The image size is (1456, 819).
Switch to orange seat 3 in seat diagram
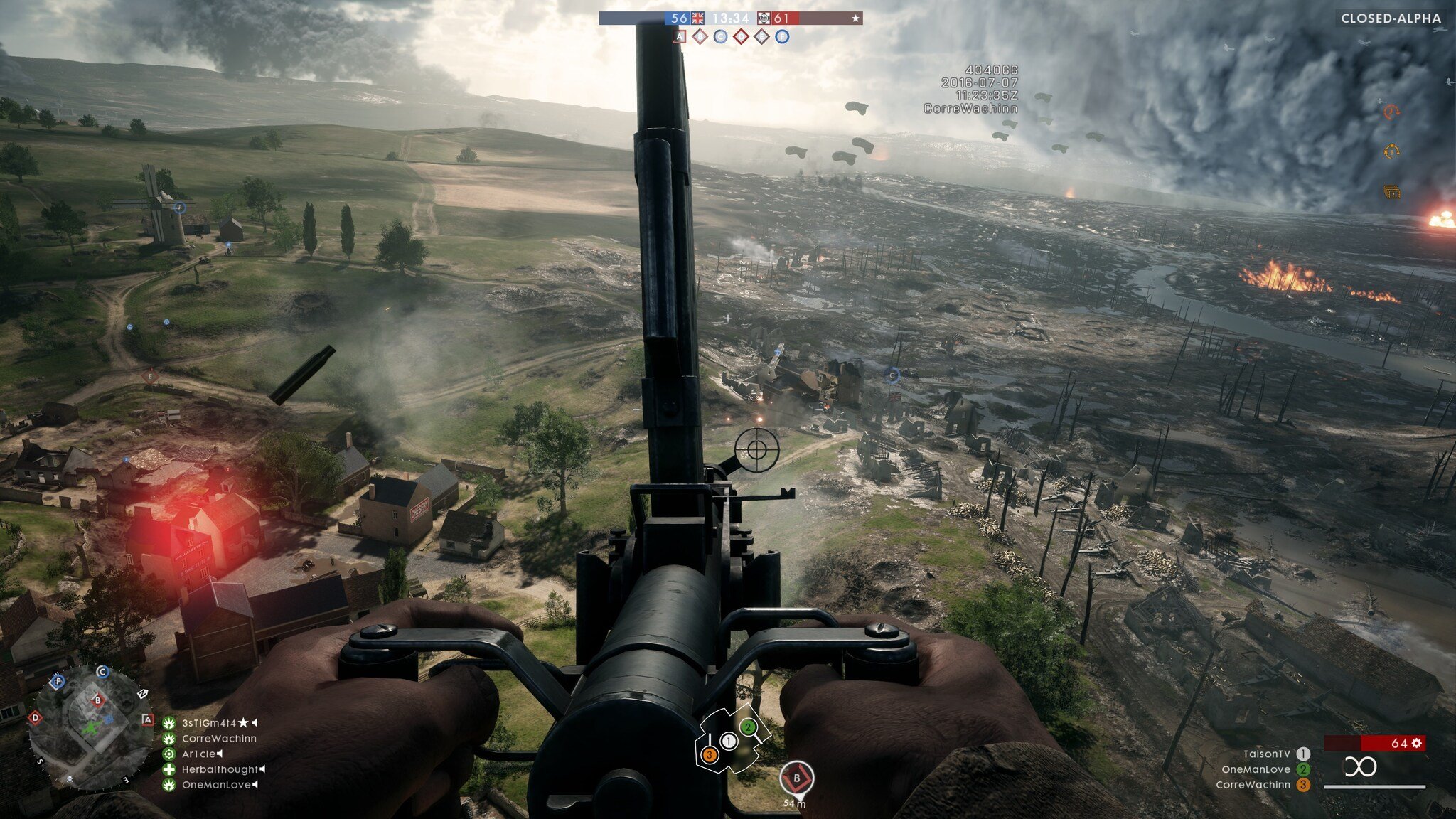[709, 755]
